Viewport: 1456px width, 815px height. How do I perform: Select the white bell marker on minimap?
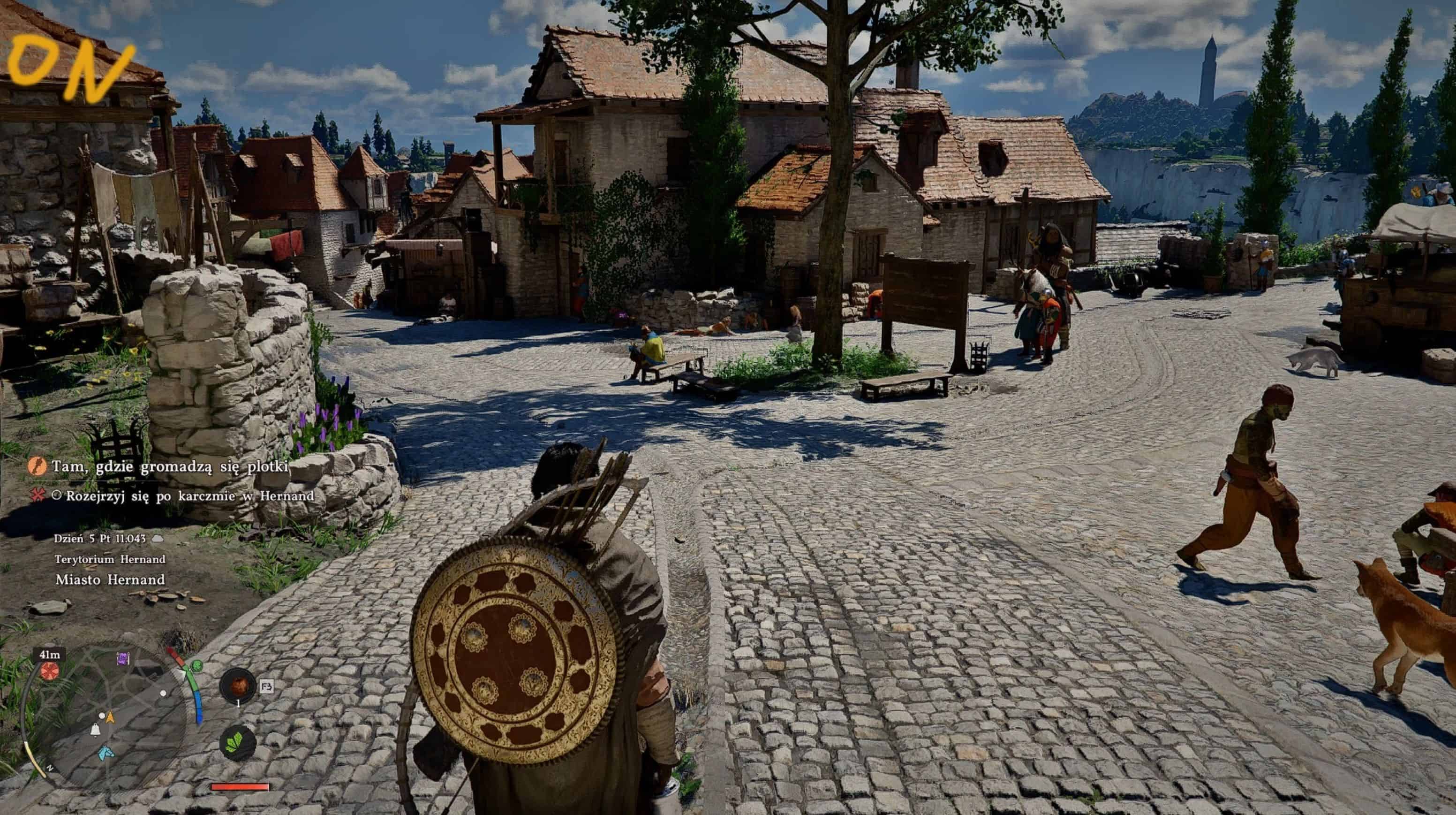96,730
